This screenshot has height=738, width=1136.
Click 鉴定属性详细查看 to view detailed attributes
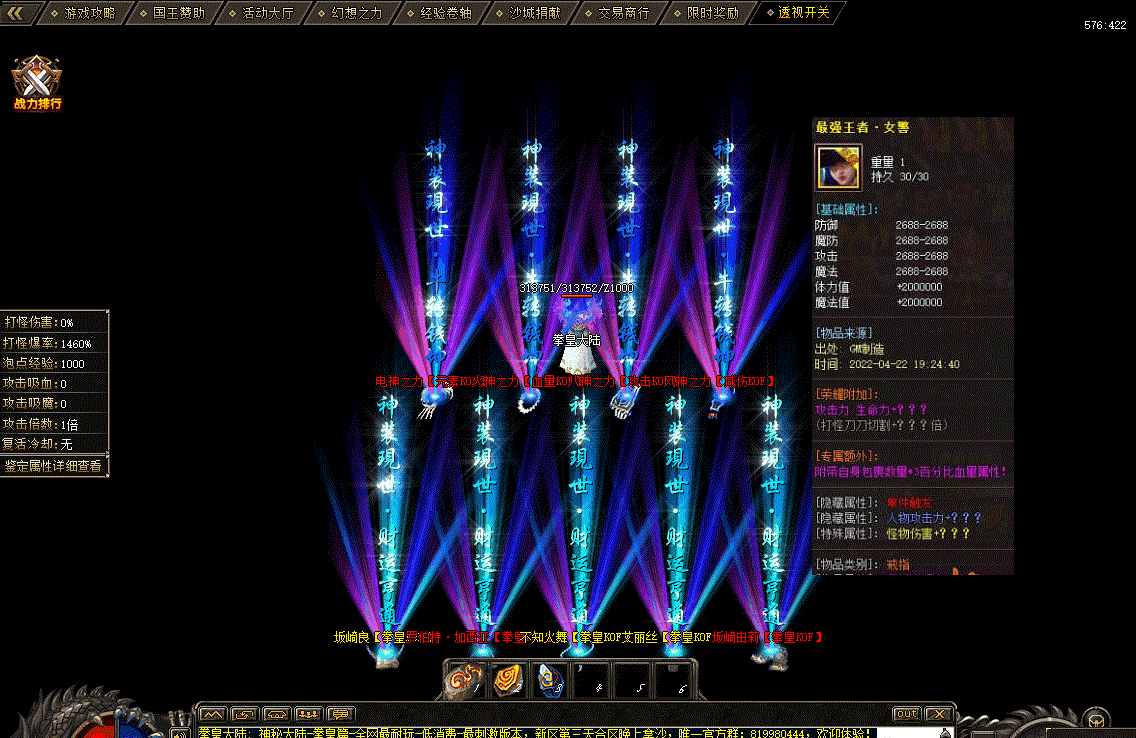[53, 466]
